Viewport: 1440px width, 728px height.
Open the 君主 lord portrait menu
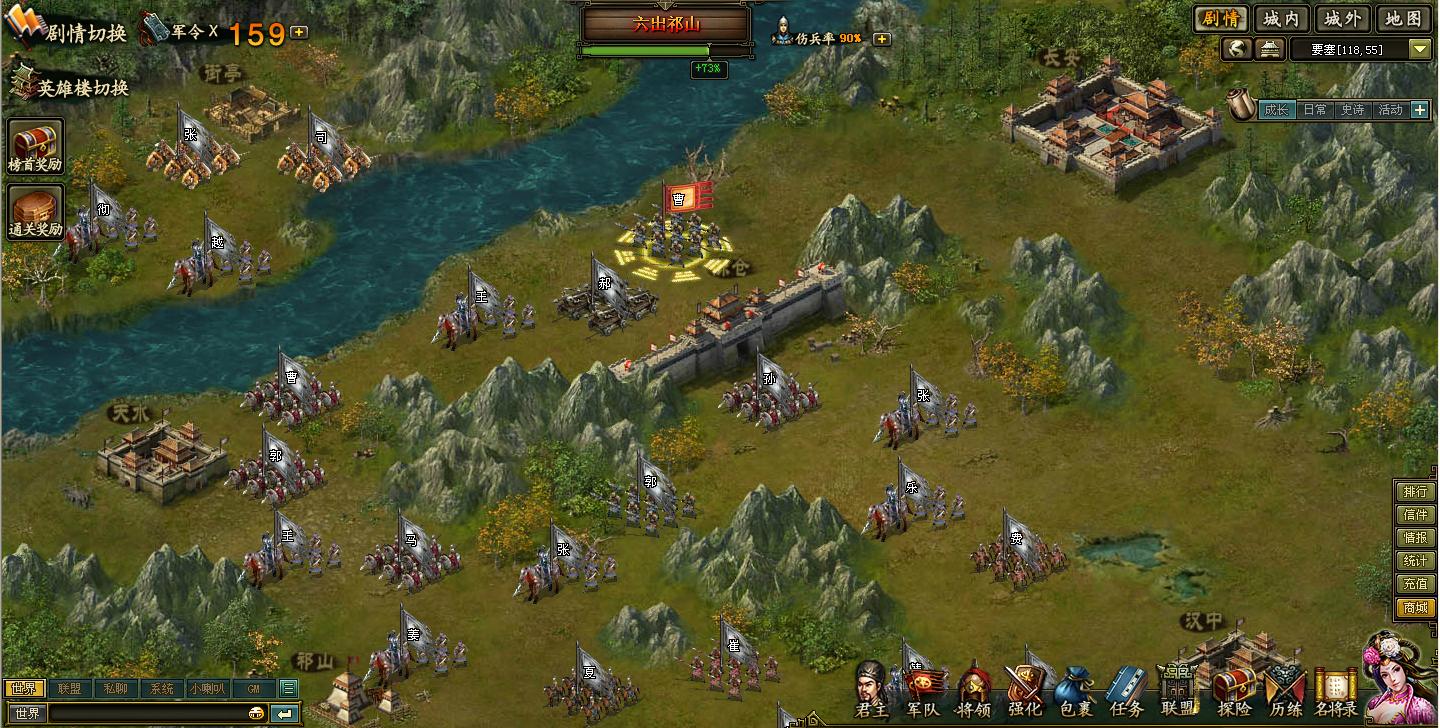871,690
